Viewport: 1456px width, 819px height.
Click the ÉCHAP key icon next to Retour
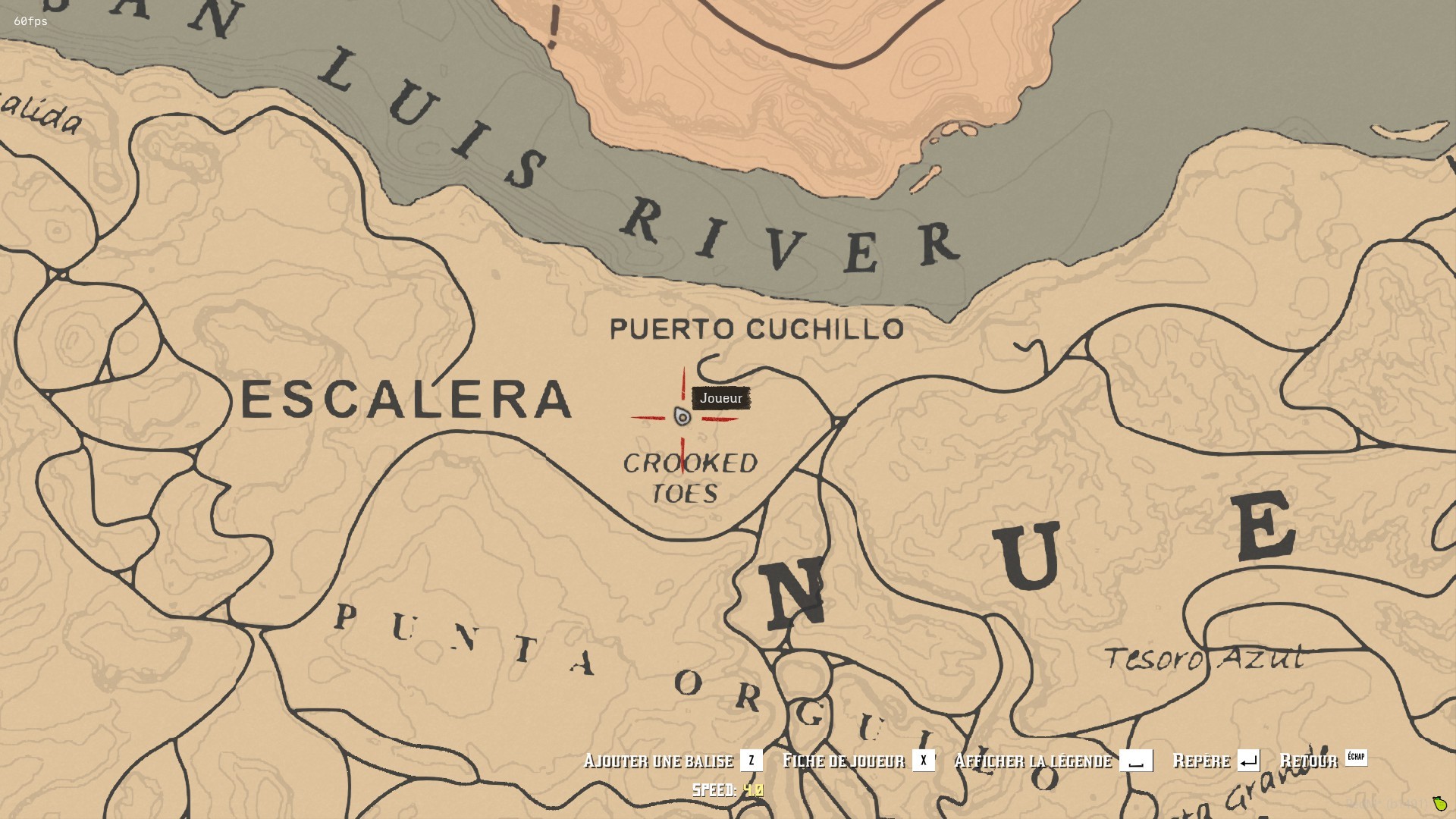point(1356,757)
